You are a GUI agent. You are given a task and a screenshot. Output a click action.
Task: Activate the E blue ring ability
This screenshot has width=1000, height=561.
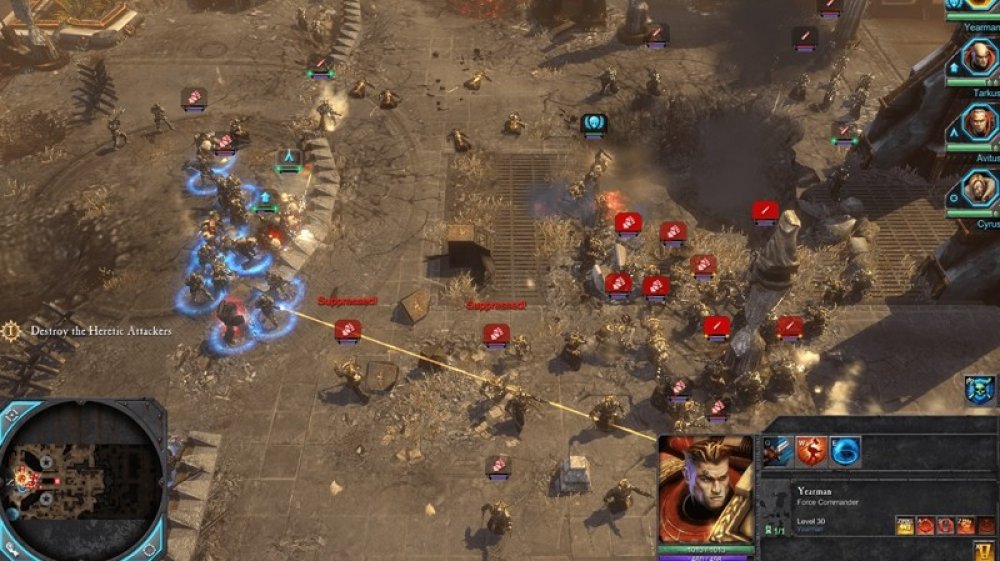[845, 452]
